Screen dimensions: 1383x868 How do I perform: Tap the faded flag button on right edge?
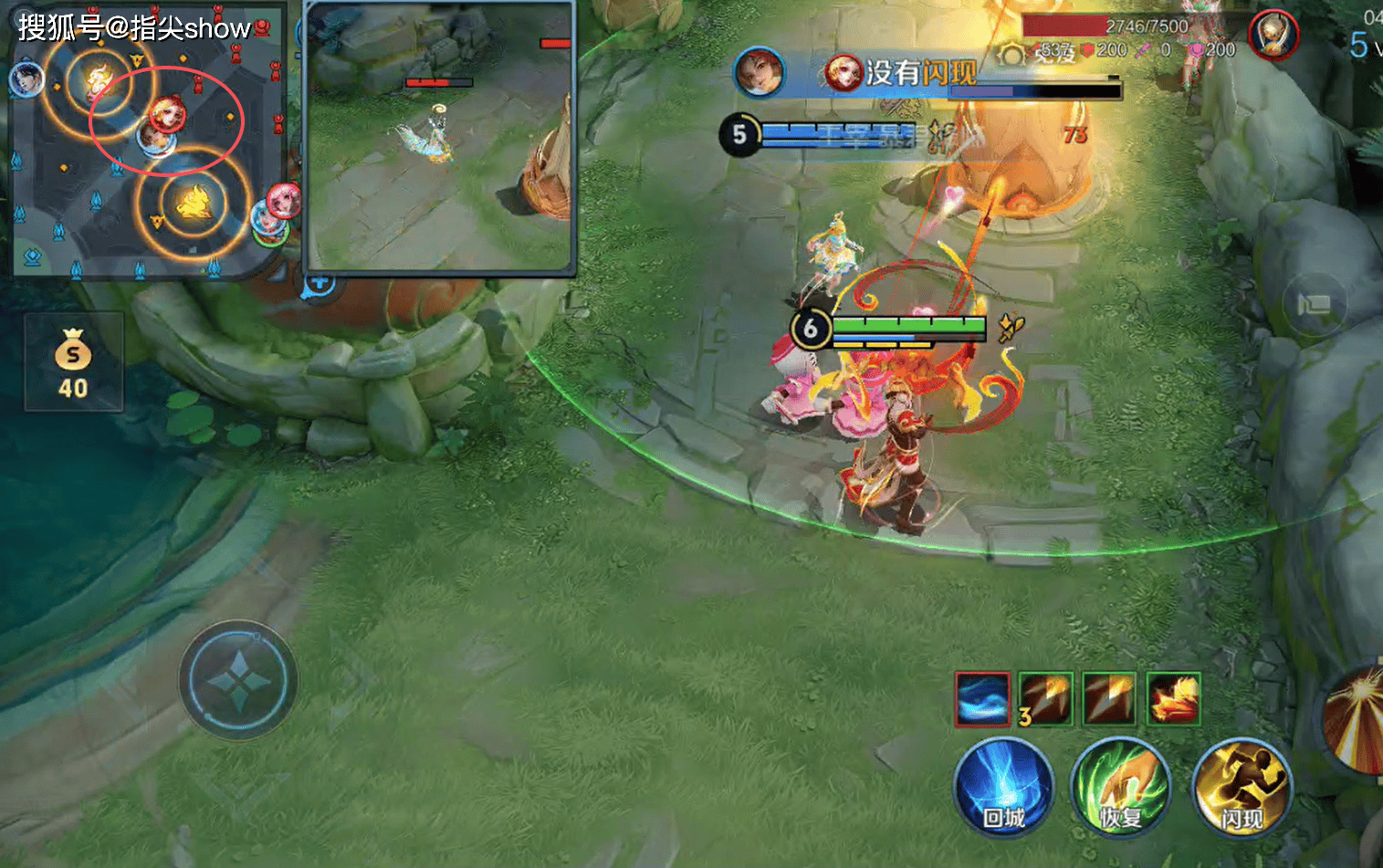pyautogui.click(x=1315, y=304)
